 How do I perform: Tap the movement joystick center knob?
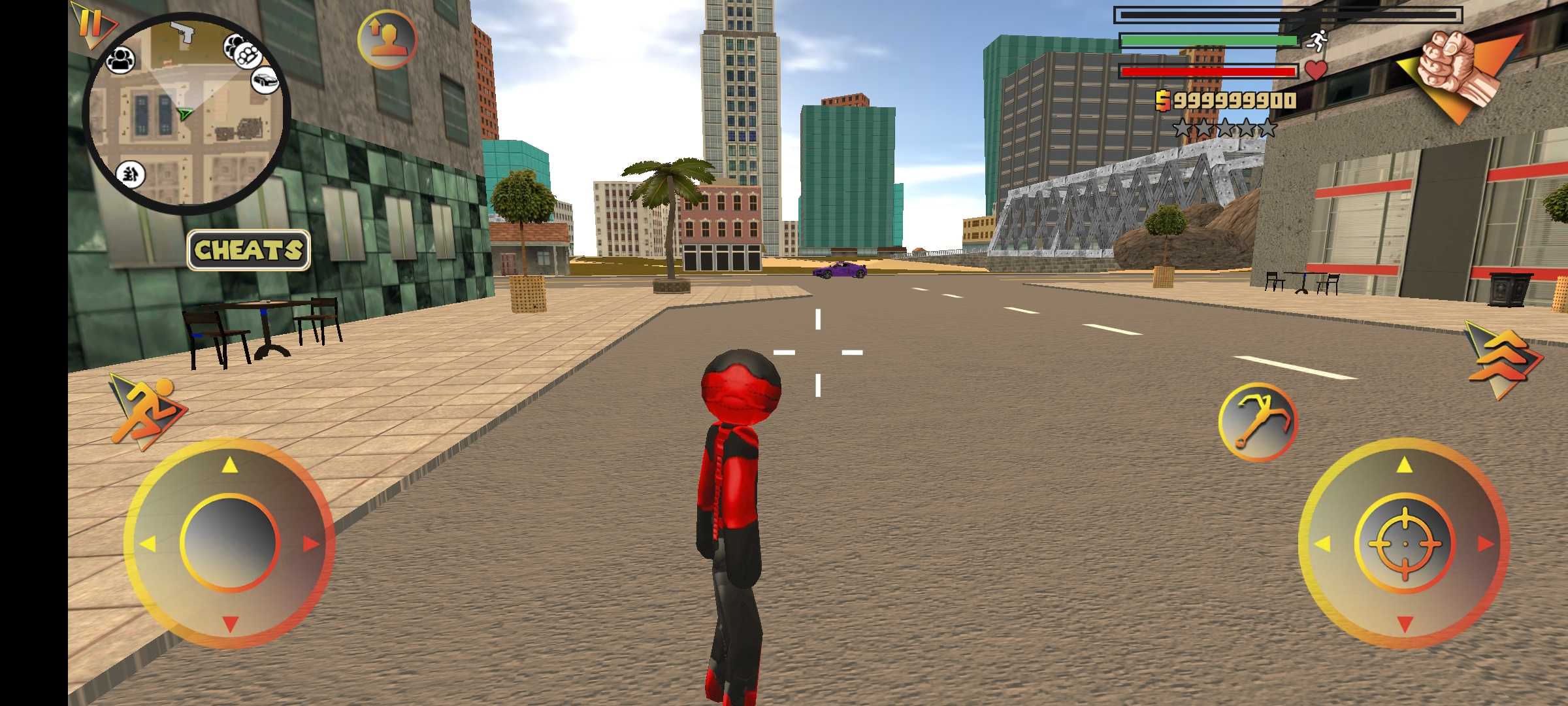(229, 543)
